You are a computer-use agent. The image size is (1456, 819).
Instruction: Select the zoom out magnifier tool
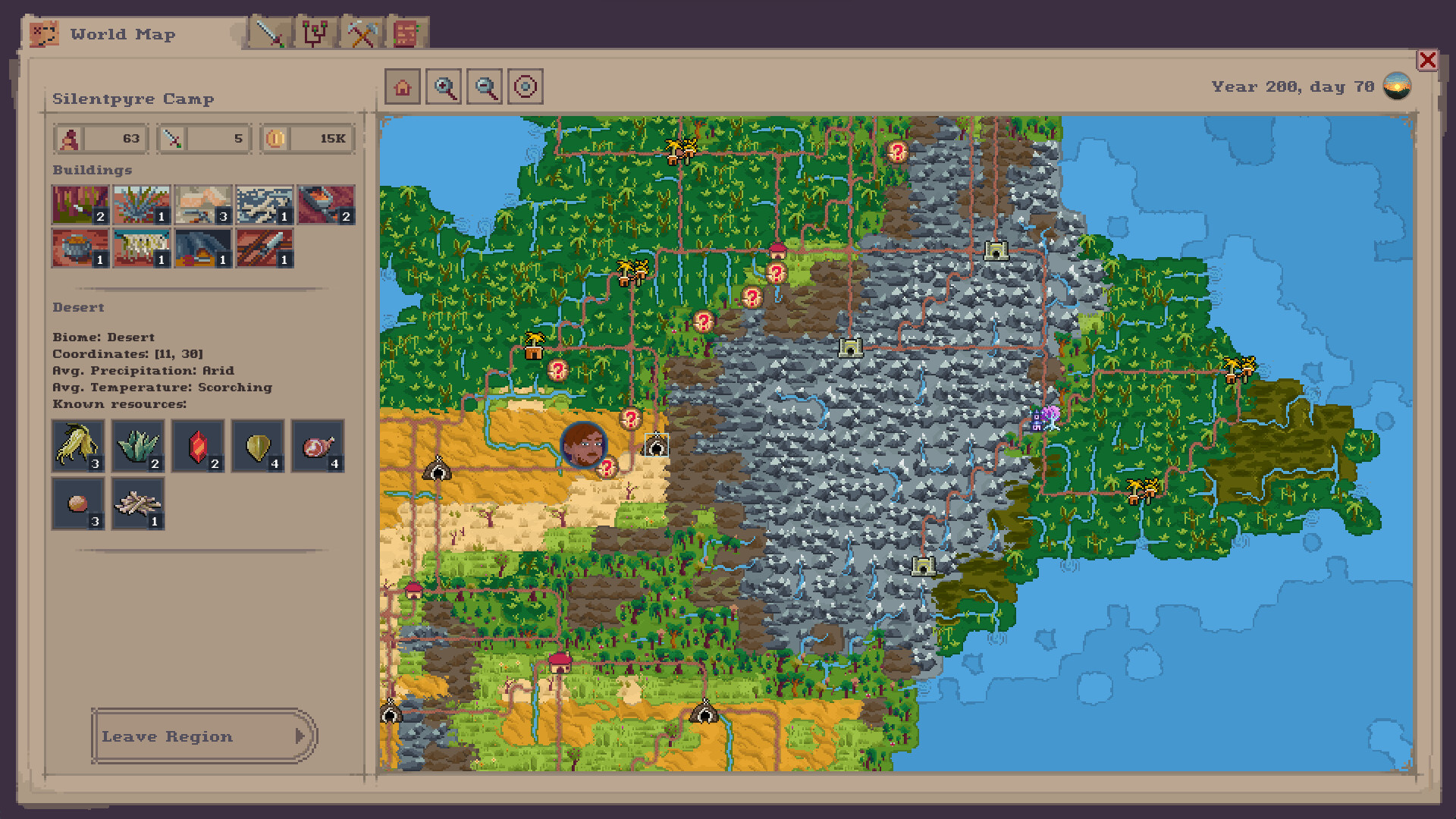coord(485,86)
